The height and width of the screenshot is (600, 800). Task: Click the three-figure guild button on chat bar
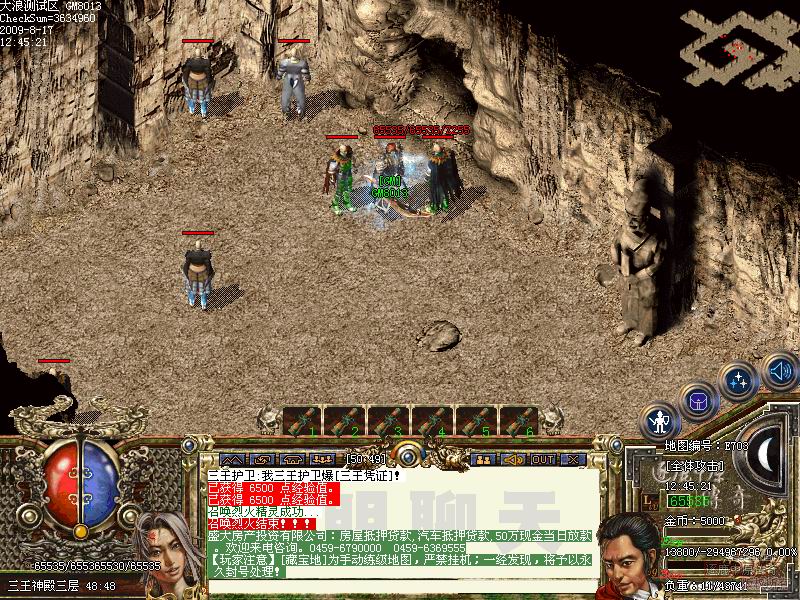pyautogui.click(x=322, y=459)
